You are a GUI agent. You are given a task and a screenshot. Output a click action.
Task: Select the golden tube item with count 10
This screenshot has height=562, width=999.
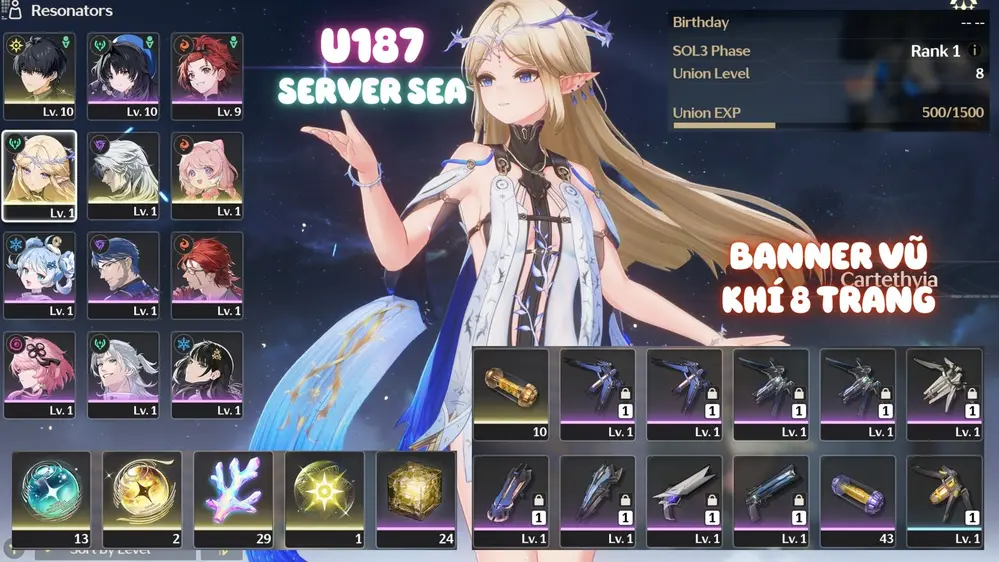tap(511, 393)
